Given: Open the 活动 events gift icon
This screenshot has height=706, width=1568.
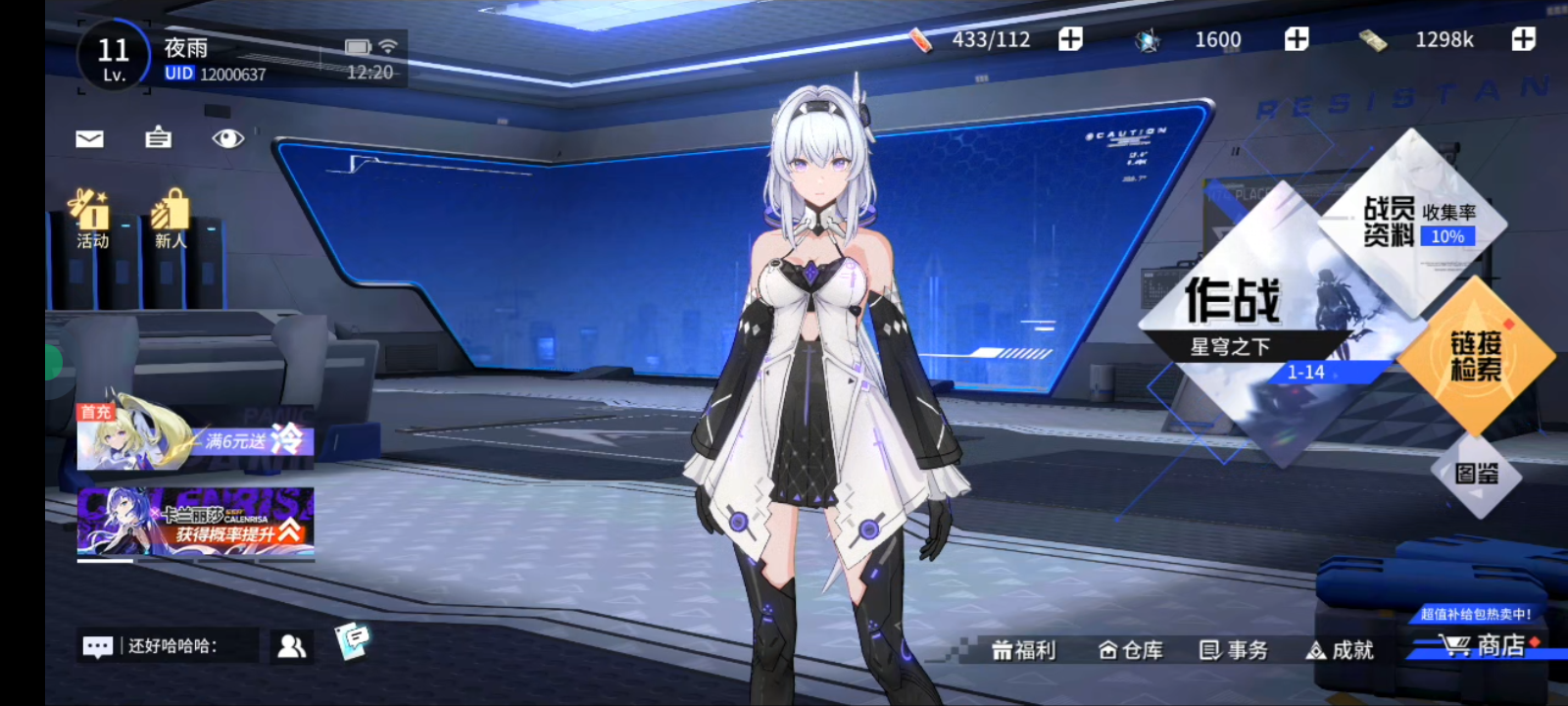Looking at the screenshot, I should 91,219.
